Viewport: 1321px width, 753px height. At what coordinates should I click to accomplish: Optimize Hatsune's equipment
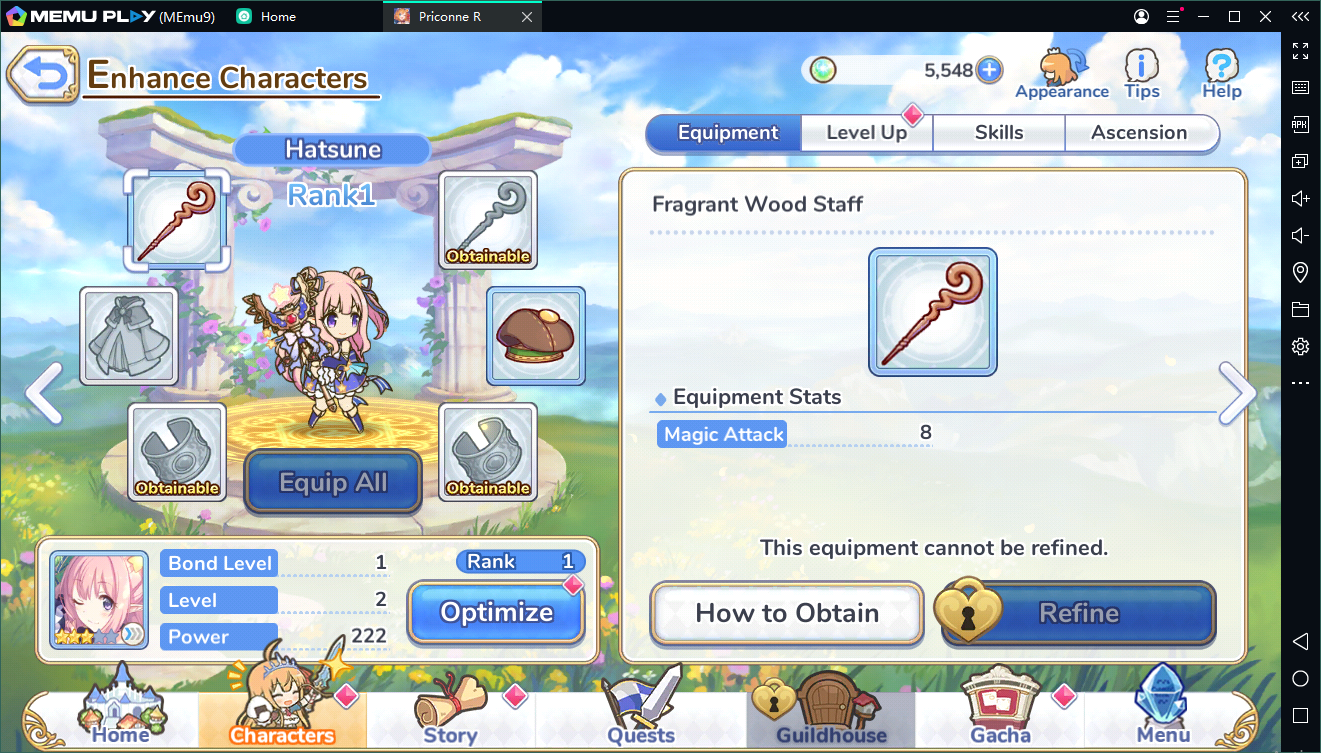tap(496, 612)
